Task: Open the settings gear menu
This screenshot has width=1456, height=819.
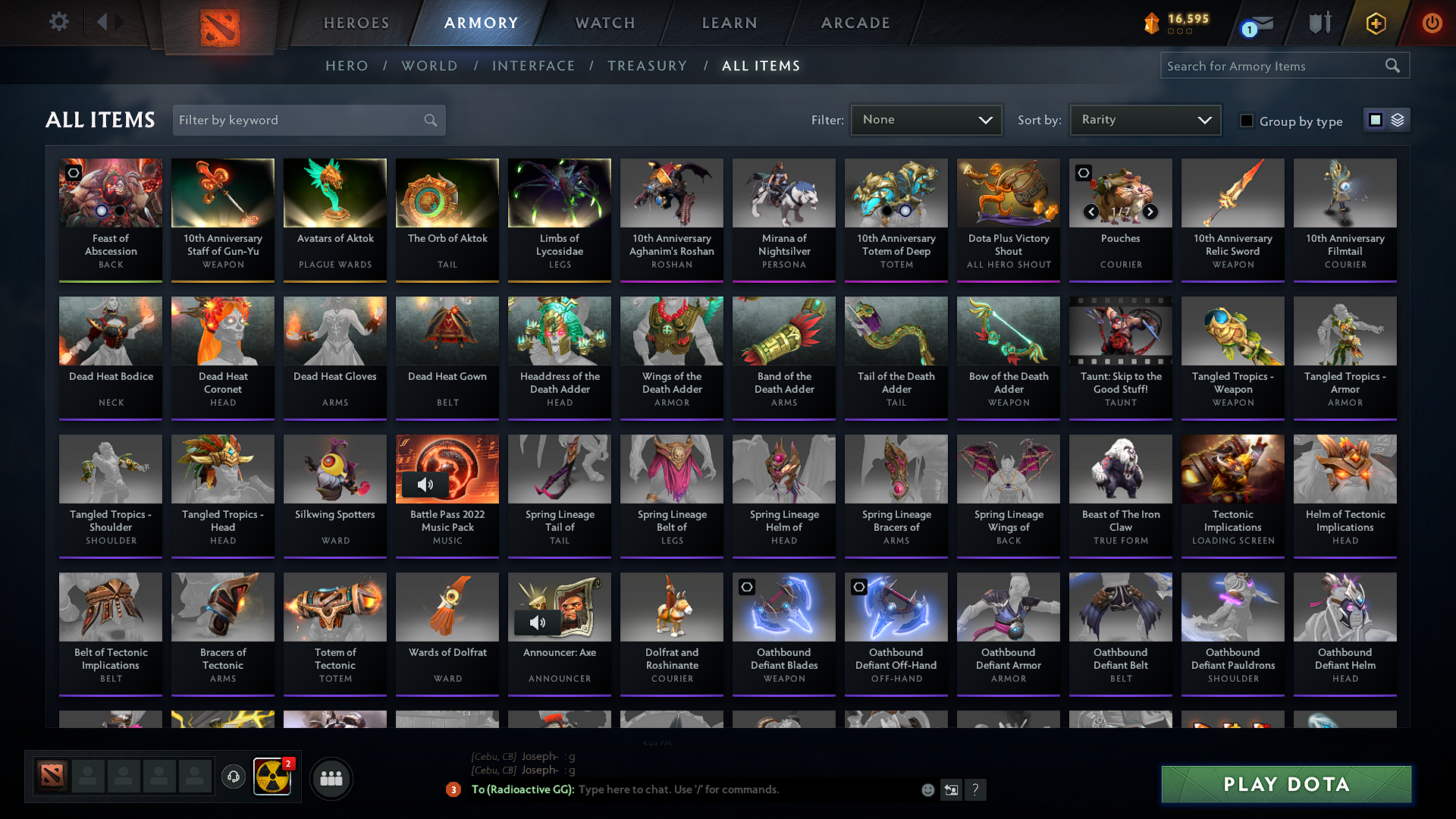Action: pyautogui.click(x=58, y=22)
